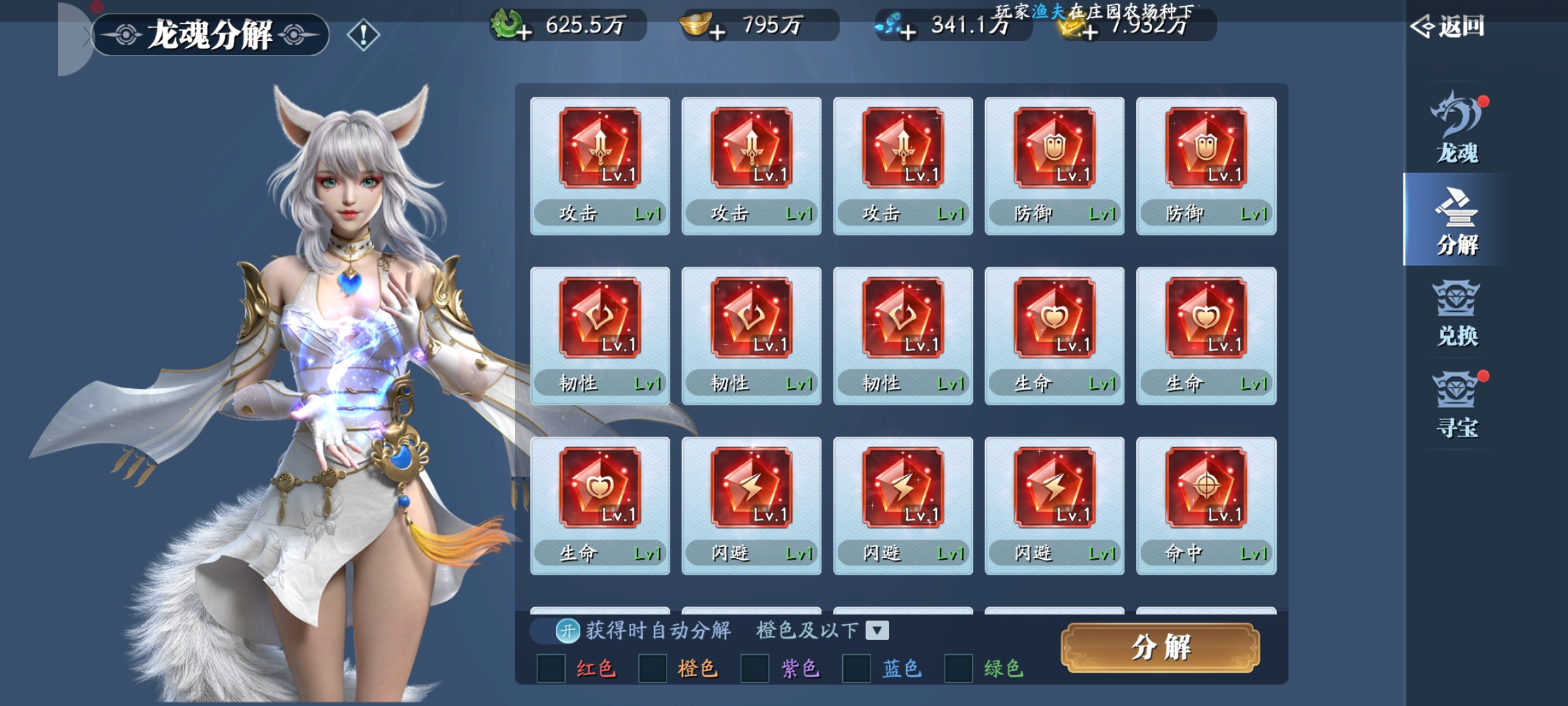Tick the 紫色 purple checkbox

[755, 669]
